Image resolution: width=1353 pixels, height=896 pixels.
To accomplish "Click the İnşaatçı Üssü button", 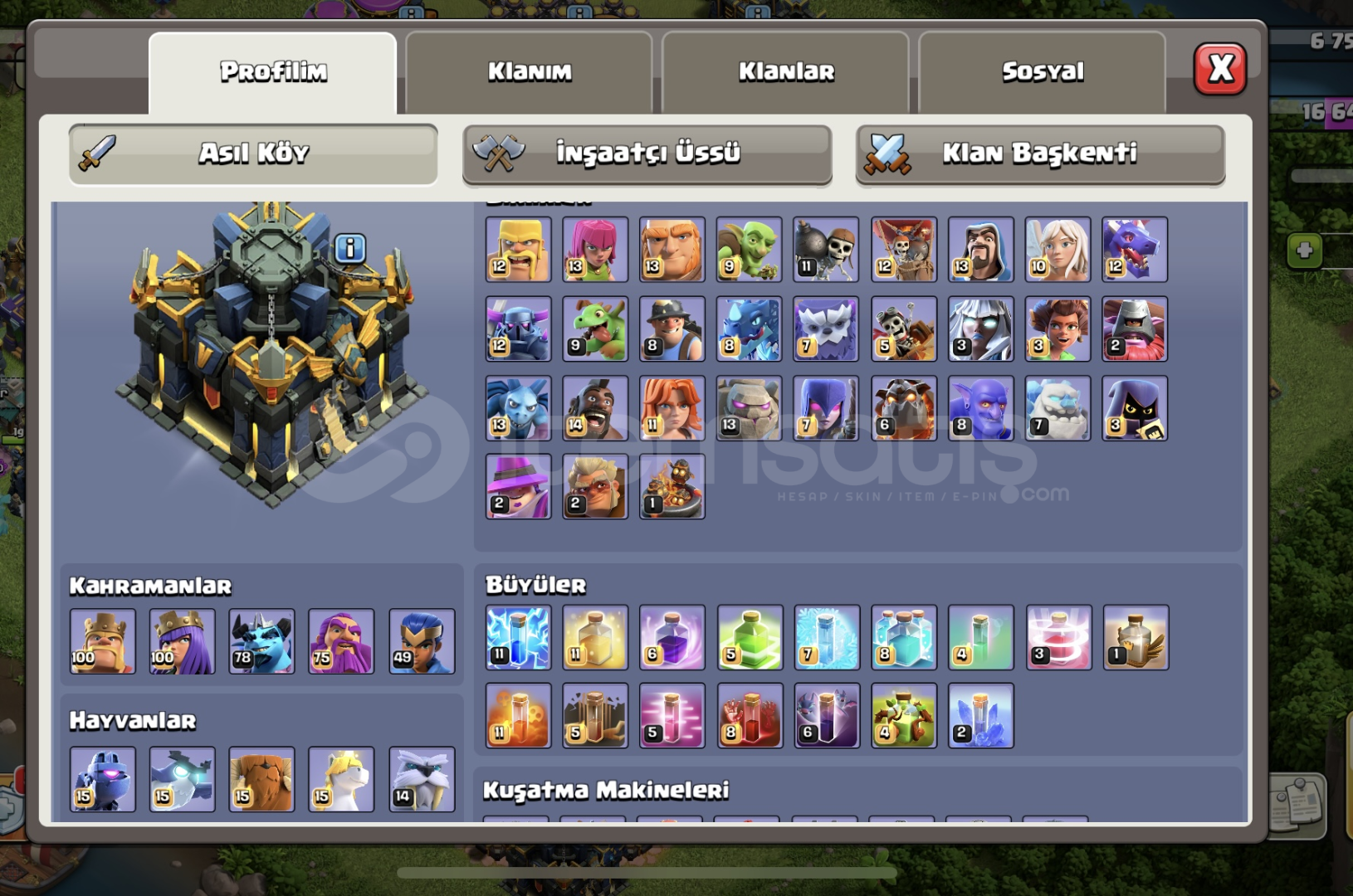I will pos(647,153).
